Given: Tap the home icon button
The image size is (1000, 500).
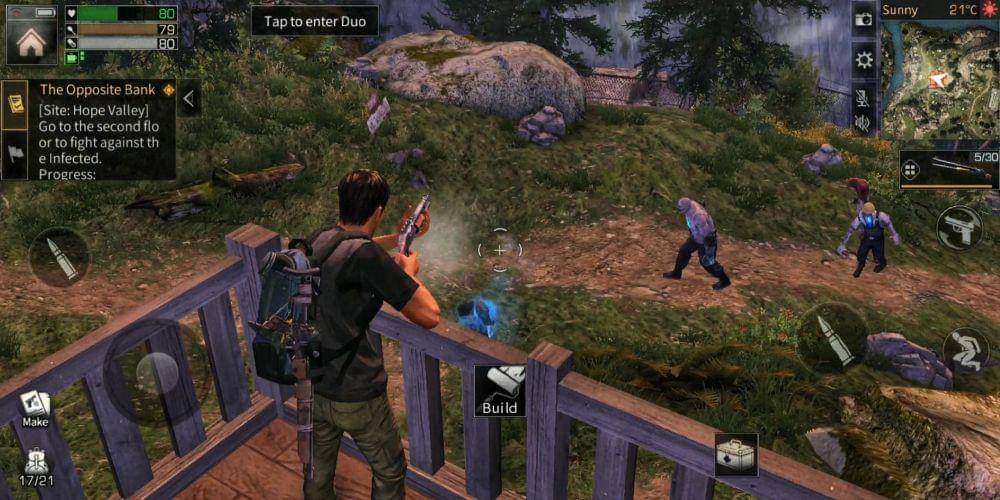Looking at the screenshot, I should pyautogui.click(x=32, y=40).
